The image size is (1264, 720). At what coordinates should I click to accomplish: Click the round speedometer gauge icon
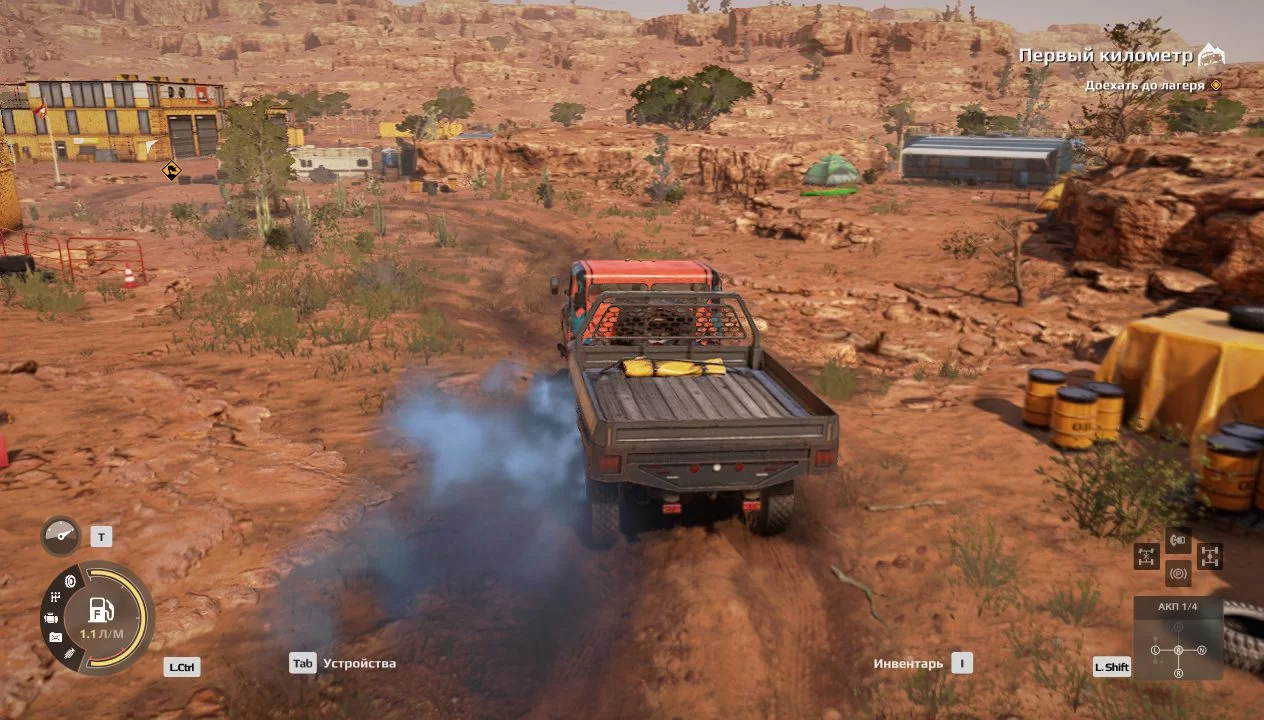60,536
